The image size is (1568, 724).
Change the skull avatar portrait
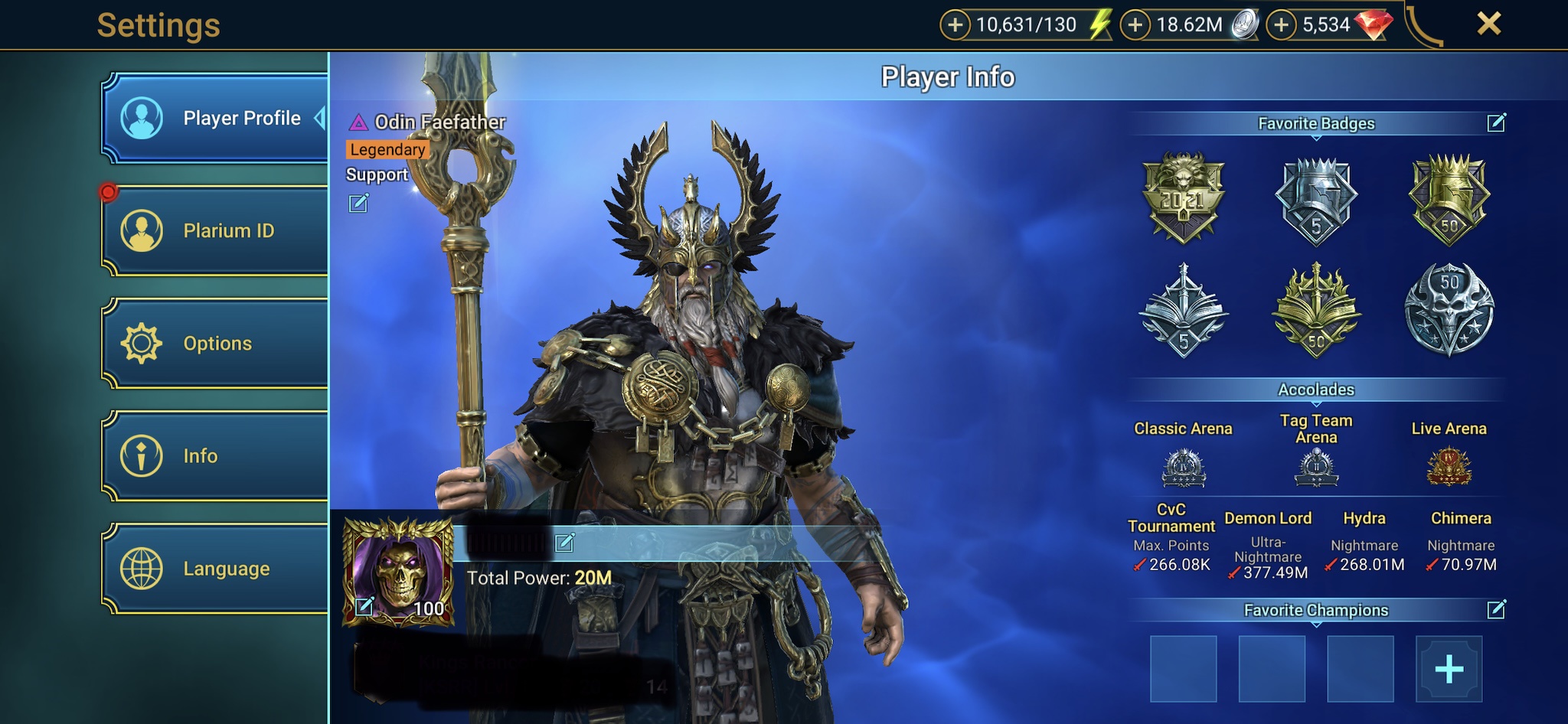[365, 606]
